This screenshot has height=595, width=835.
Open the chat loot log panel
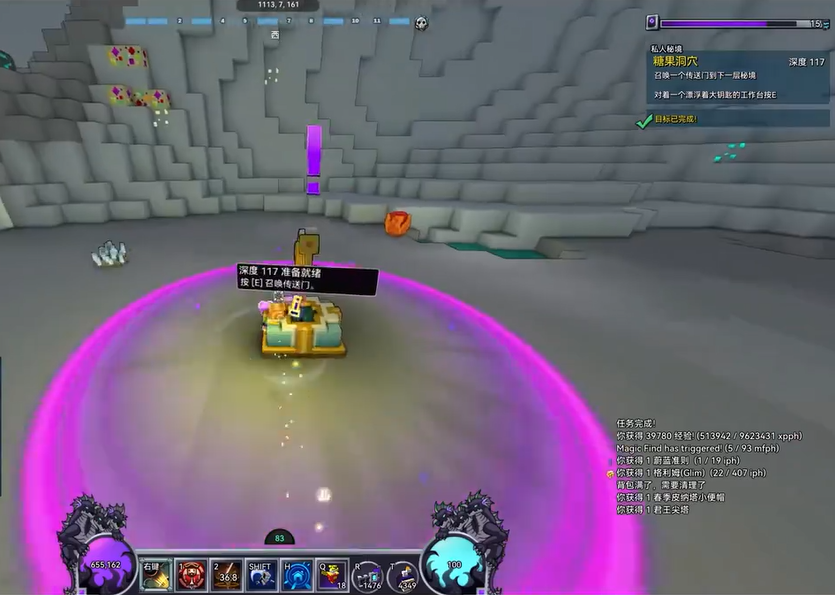(x=700, y=466)
